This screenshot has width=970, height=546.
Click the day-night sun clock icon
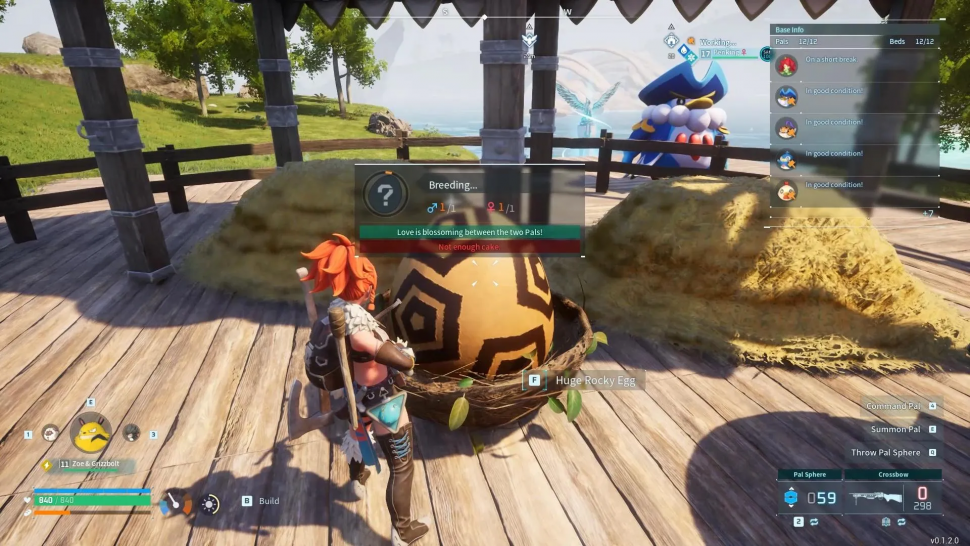pos(210,504)
